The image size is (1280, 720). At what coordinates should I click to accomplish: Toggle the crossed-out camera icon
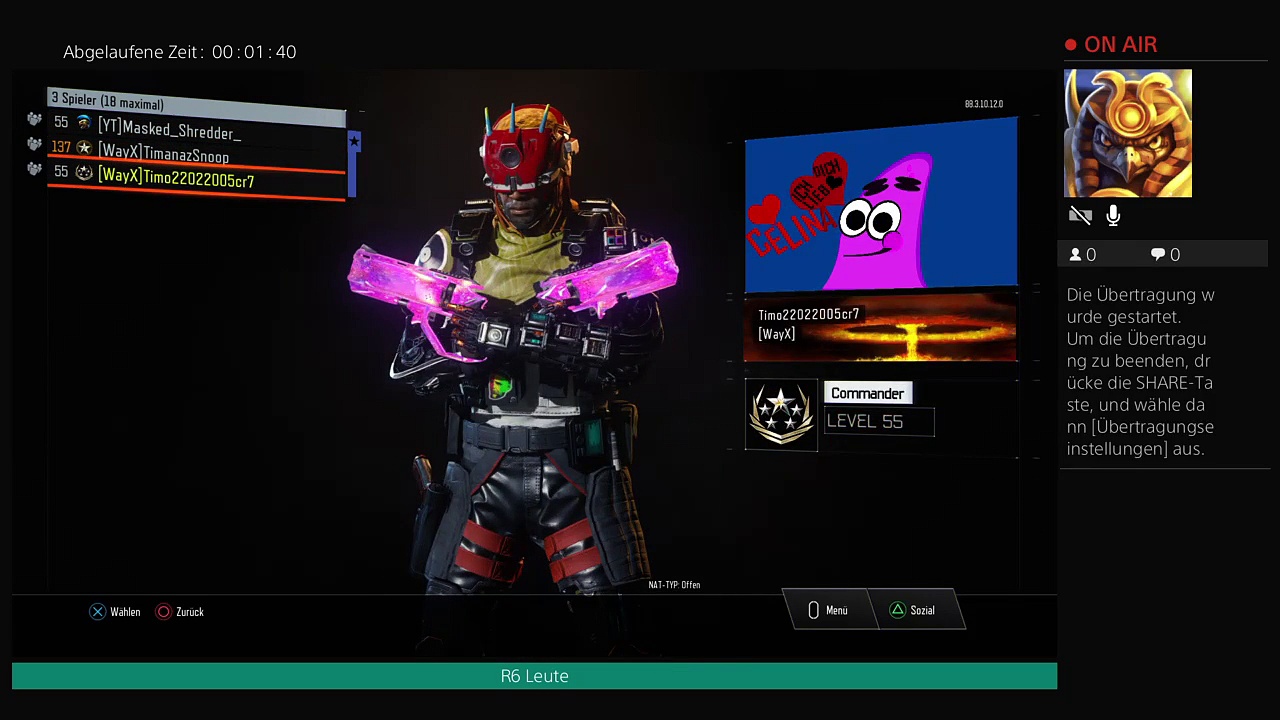click(1080, 216)
